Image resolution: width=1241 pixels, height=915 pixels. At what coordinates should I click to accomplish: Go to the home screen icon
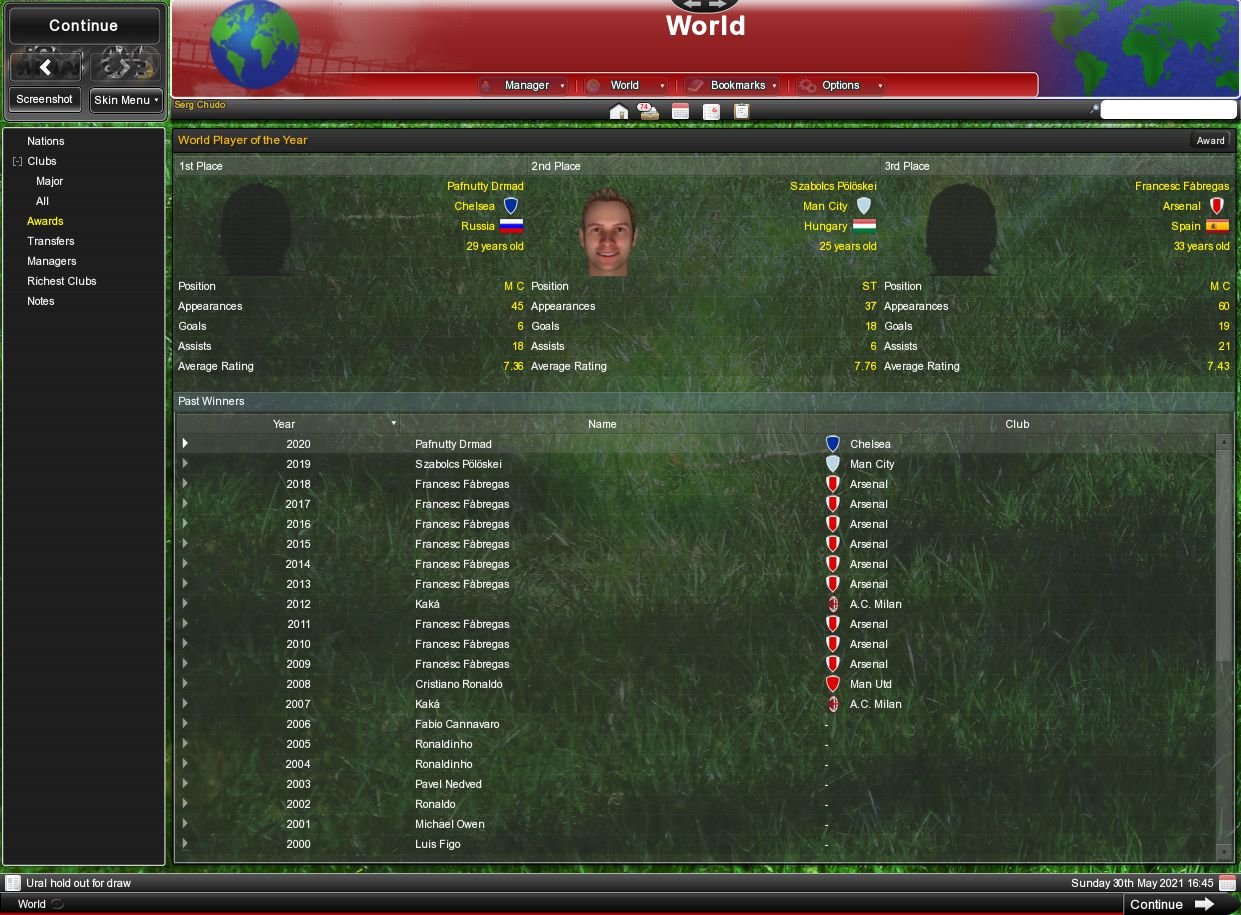click(619, 111)
